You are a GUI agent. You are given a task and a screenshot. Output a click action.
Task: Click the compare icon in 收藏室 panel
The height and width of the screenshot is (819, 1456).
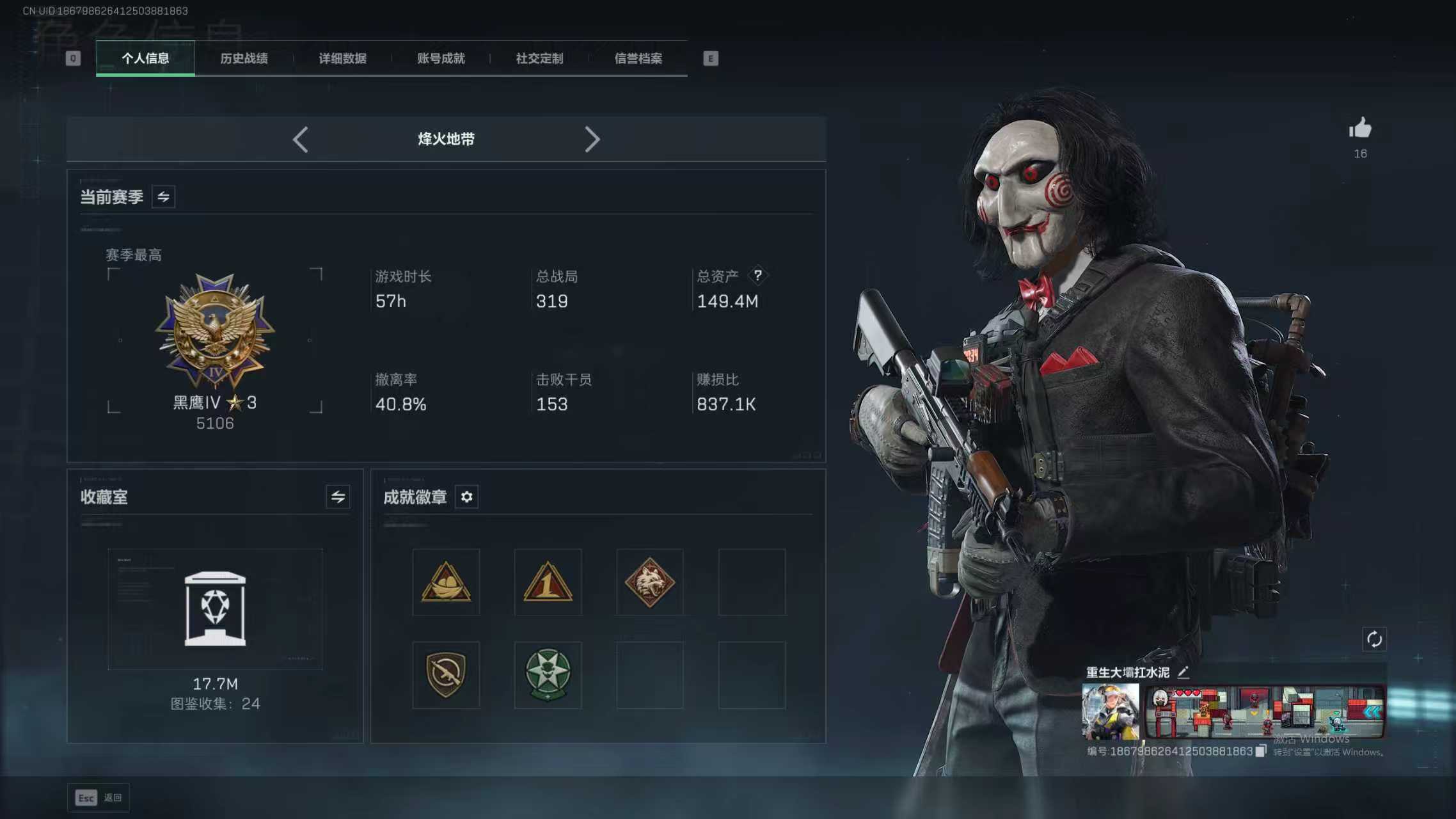click(x=338, y=497)
